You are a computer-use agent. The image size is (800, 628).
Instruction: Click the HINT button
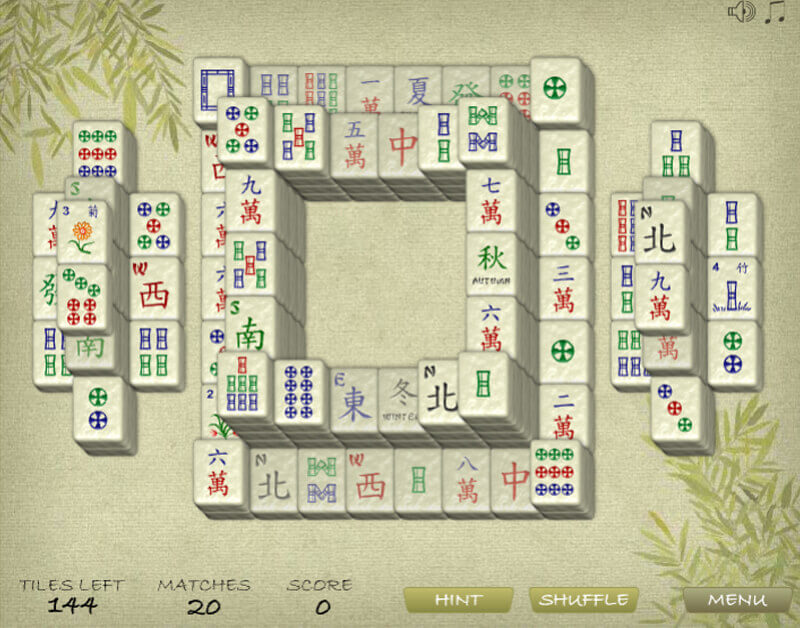[458, 600]
